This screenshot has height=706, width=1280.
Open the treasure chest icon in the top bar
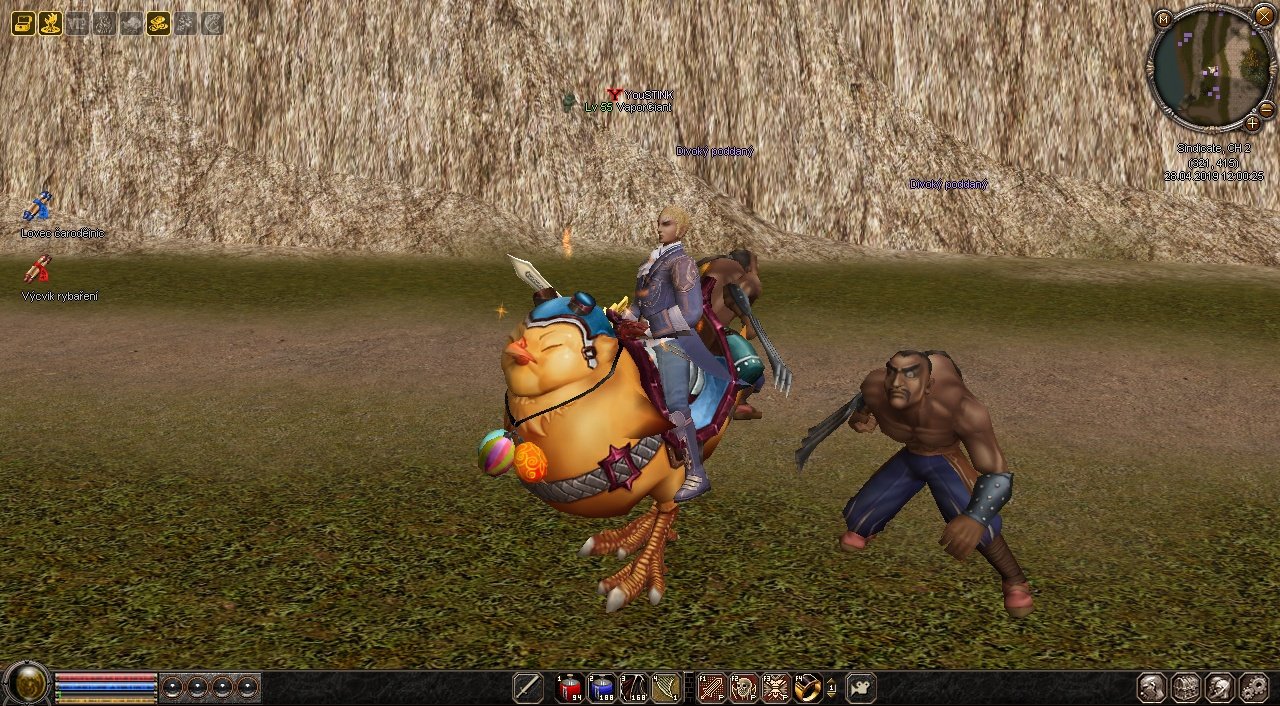pos(23,23)
